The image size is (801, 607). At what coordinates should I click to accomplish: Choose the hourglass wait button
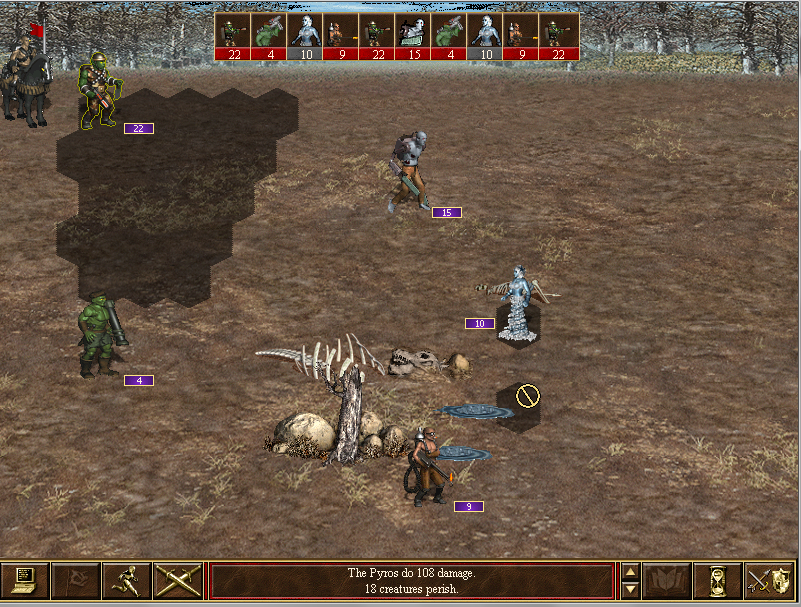click(x=717, y=581)
